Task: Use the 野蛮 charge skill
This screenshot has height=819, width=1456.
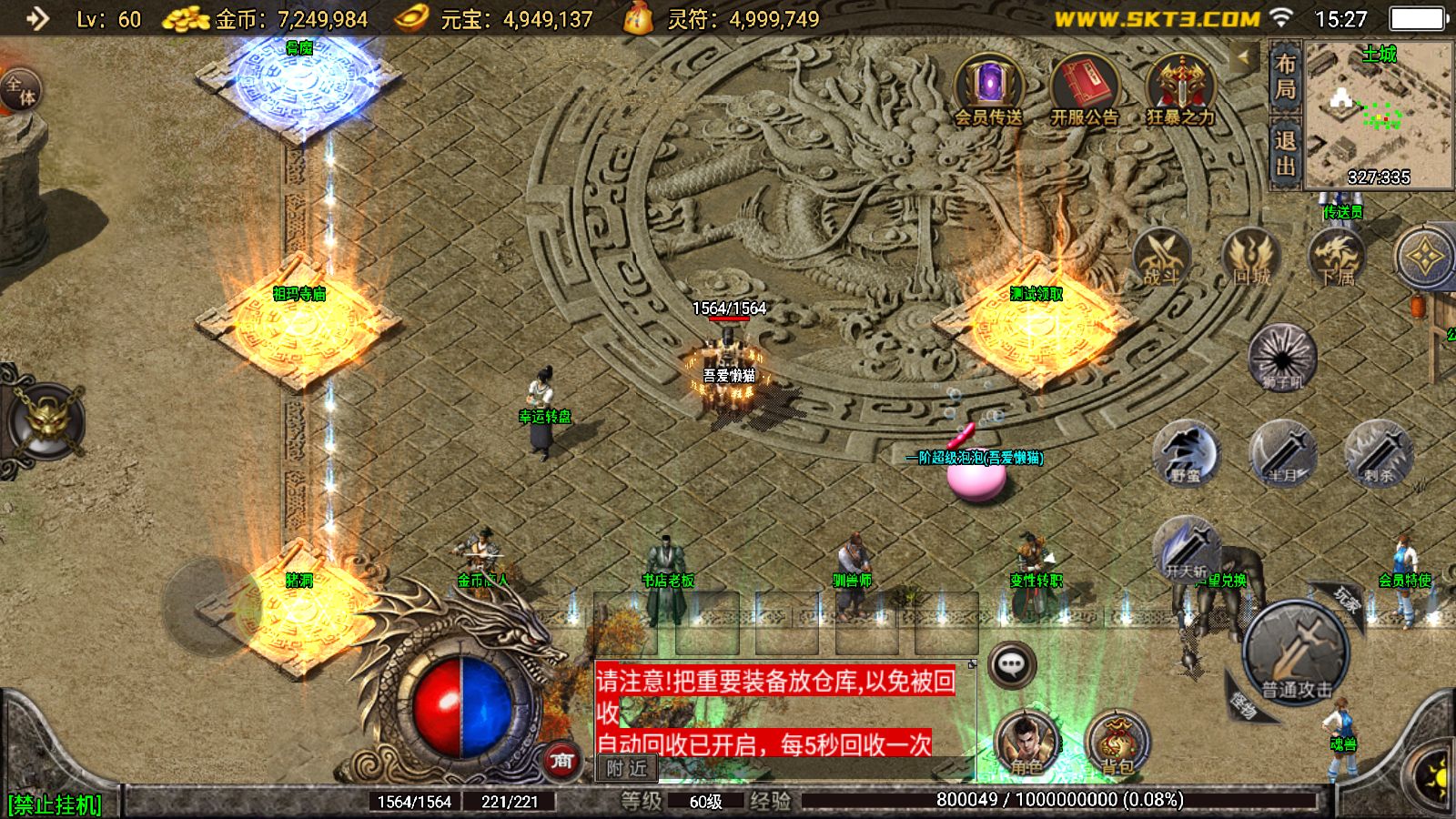Action: (x=1186, y=452)
